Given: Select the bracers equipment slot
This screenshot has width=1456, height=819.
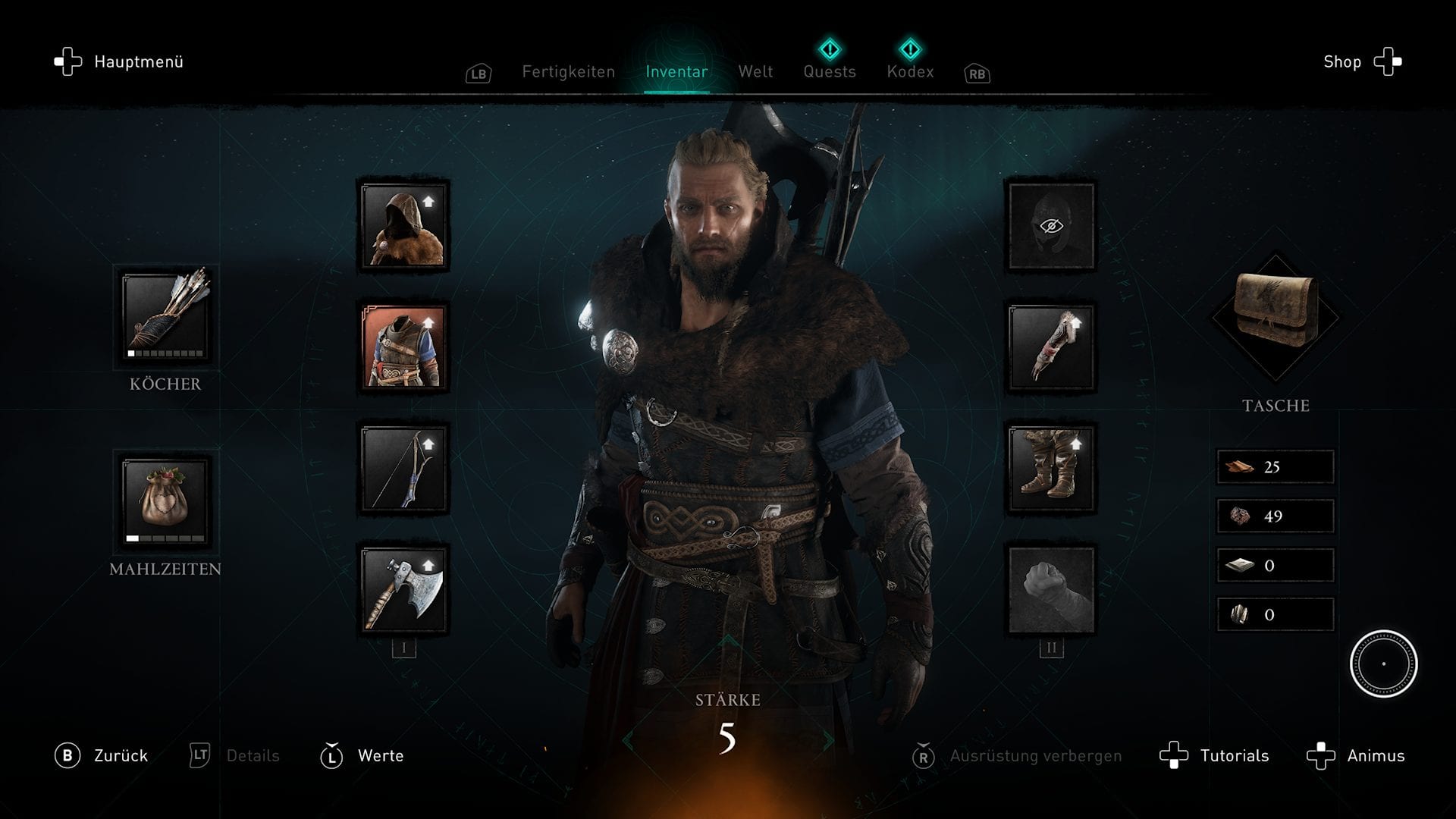Looking at the screenshot, I should coord(1051,347).
